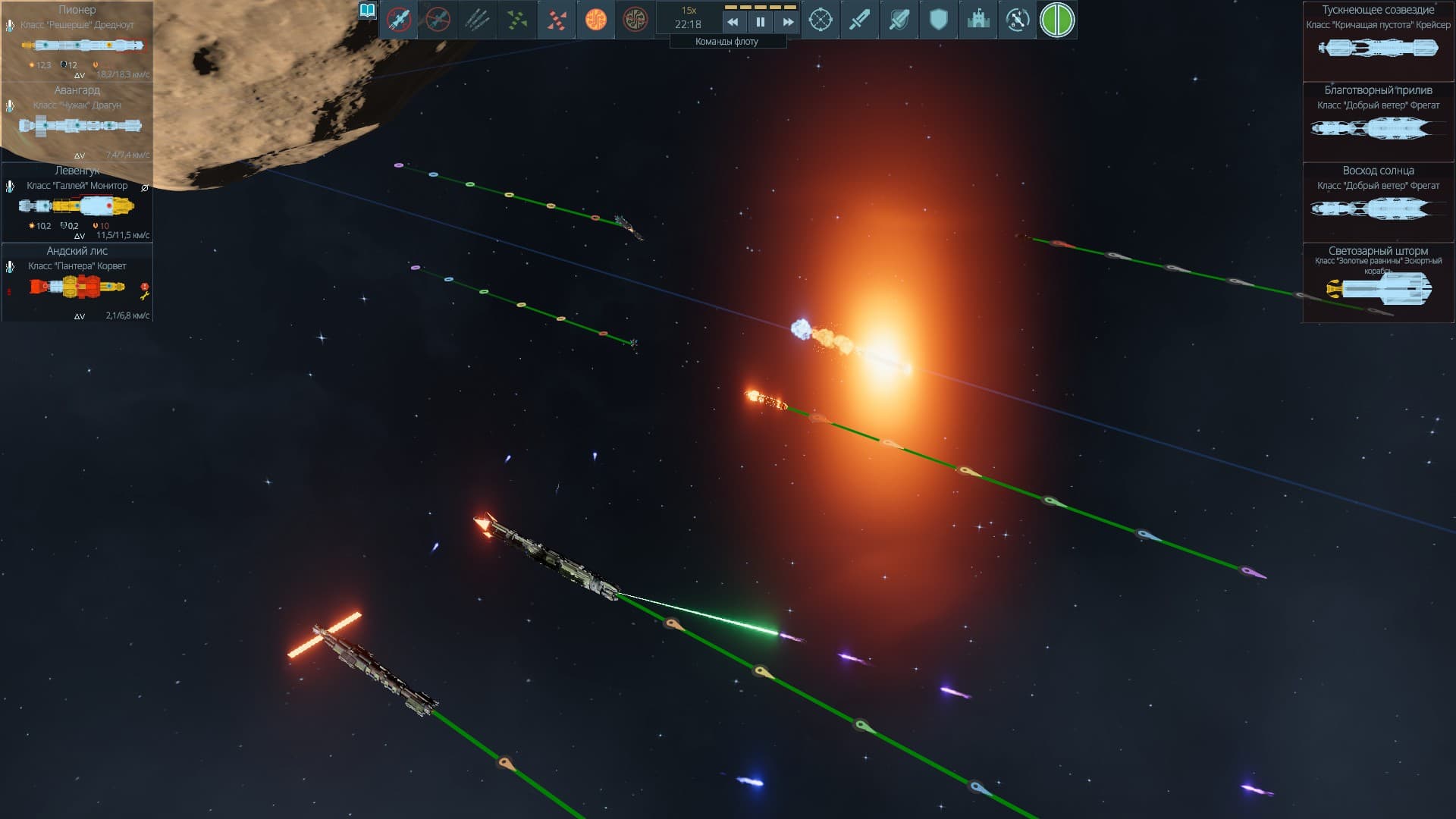Image resolution: width=1456 pixels, height=819 pixels.
Task: Select the triple missile salvo command
Action: (x=478, y=20)
